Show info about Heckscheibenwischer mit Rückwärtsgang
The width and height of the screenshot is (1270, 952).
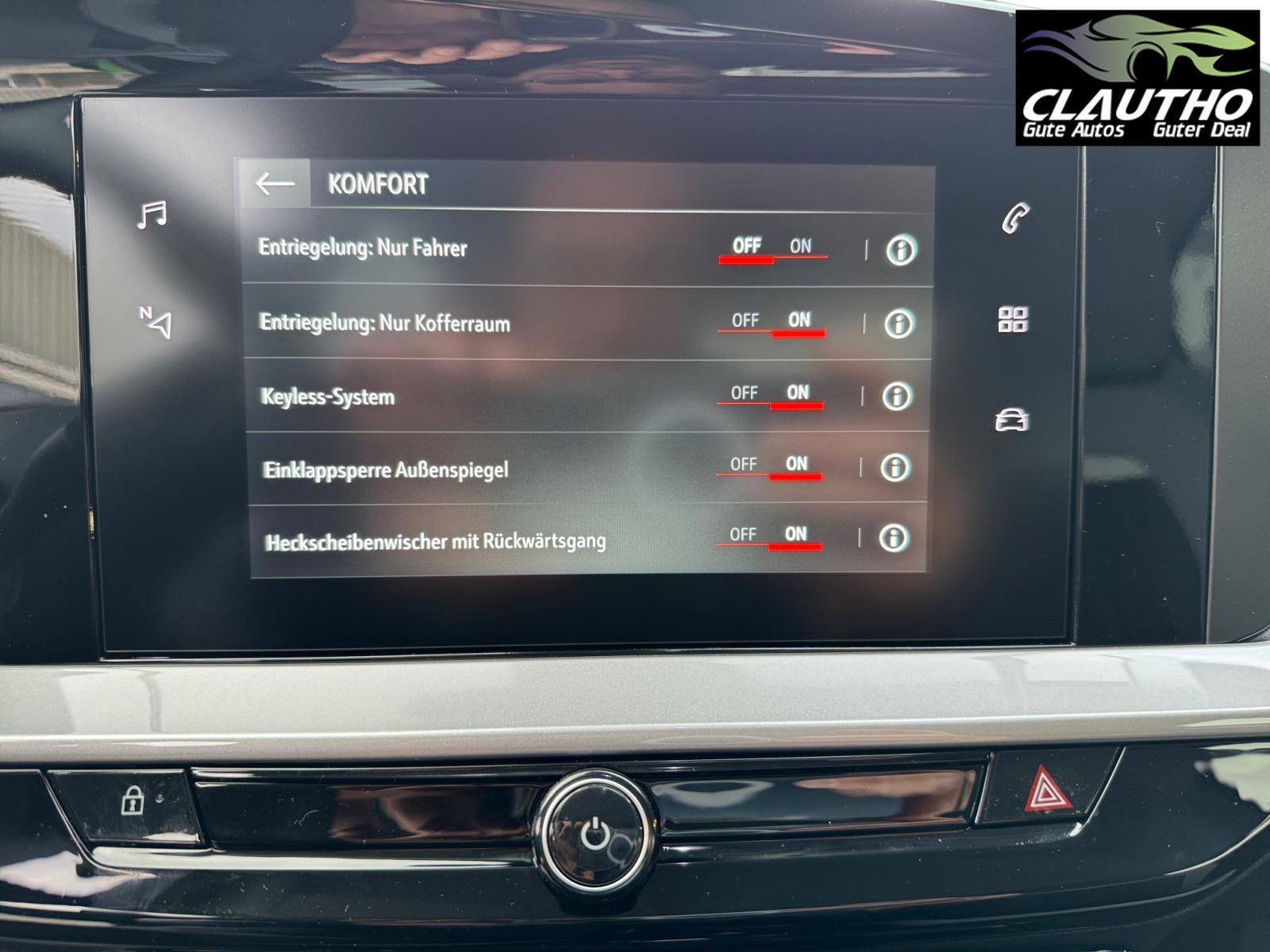pos(893,539)
